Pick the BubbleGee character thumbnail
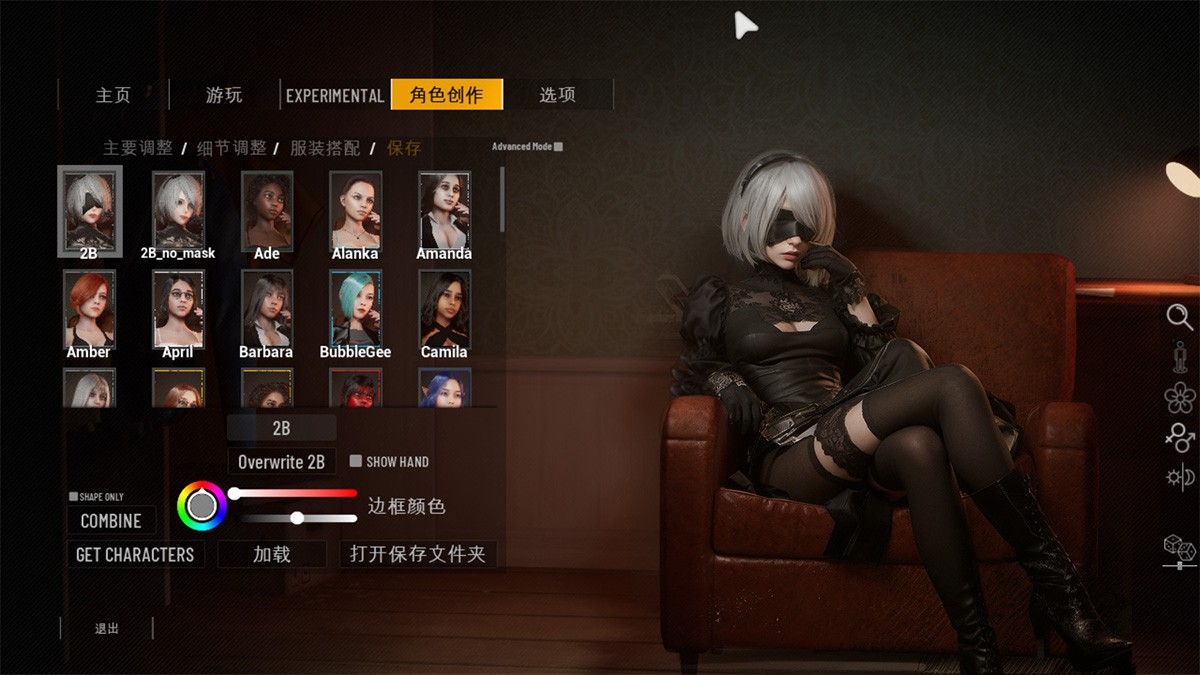The image size is (1200, 675). point(355,308)
